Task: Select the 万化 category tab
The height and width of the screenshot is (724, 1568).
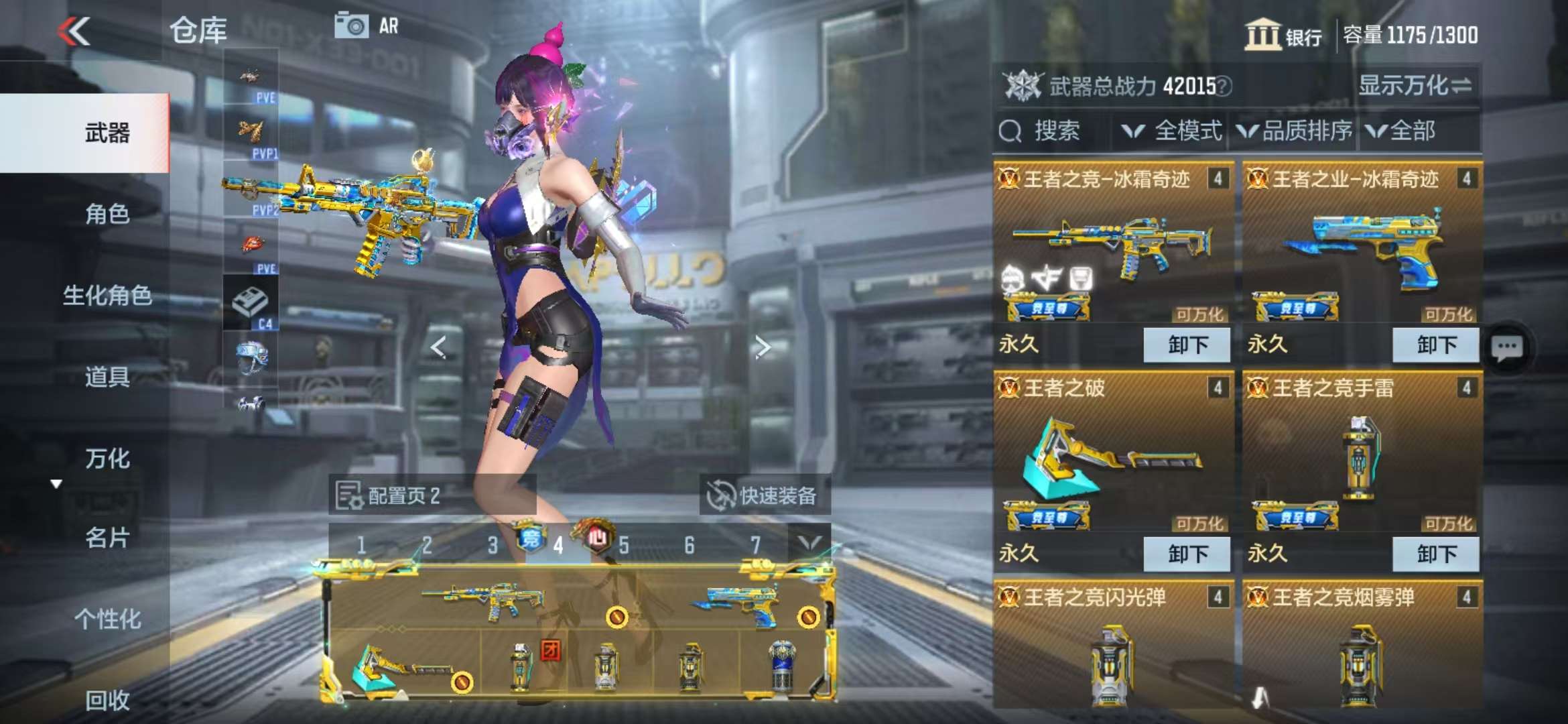Action: point(107,459)
